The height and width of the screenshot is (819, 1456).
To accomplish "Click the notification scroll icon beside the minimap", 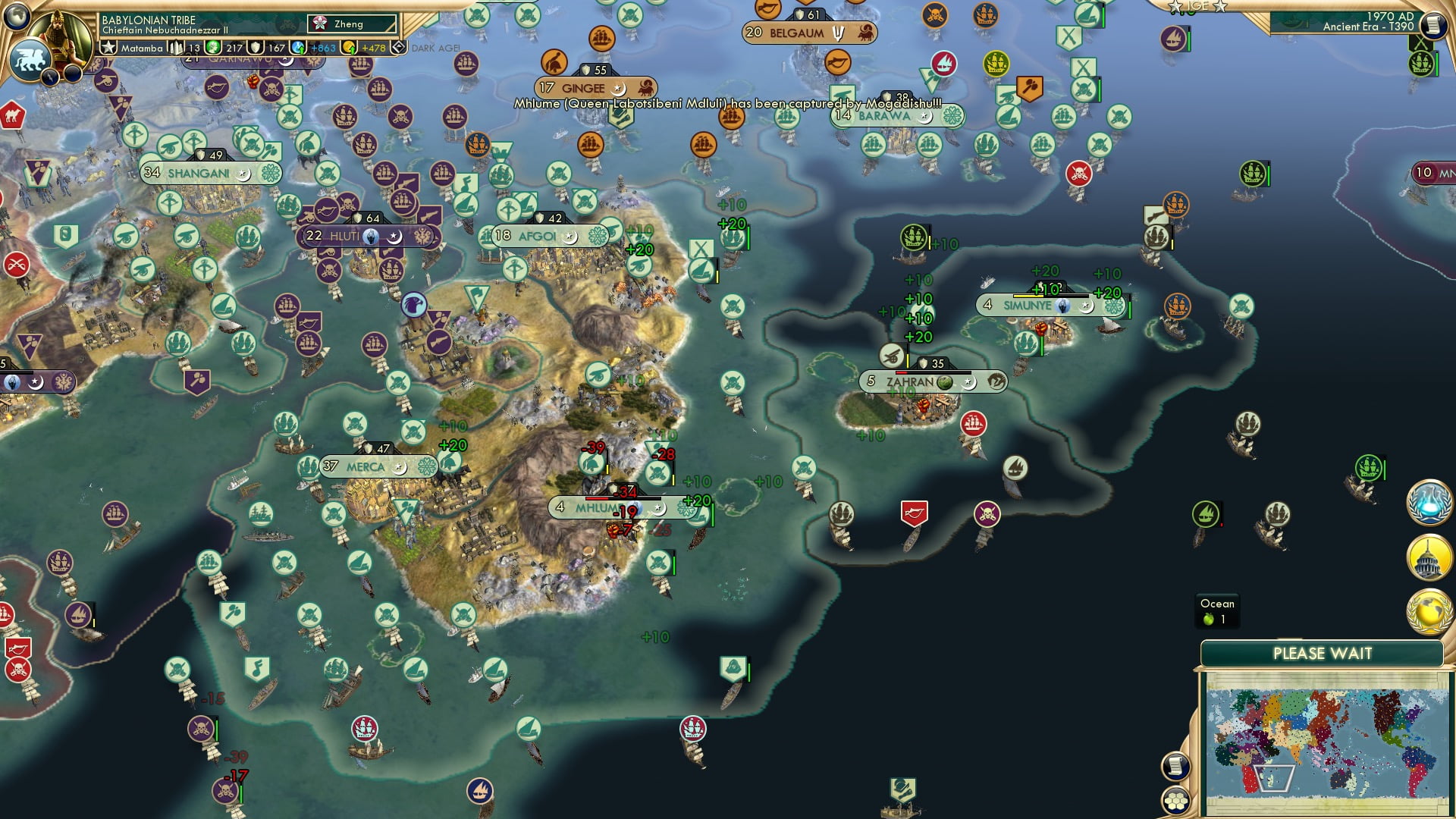I will click(x=1176, y=767).
